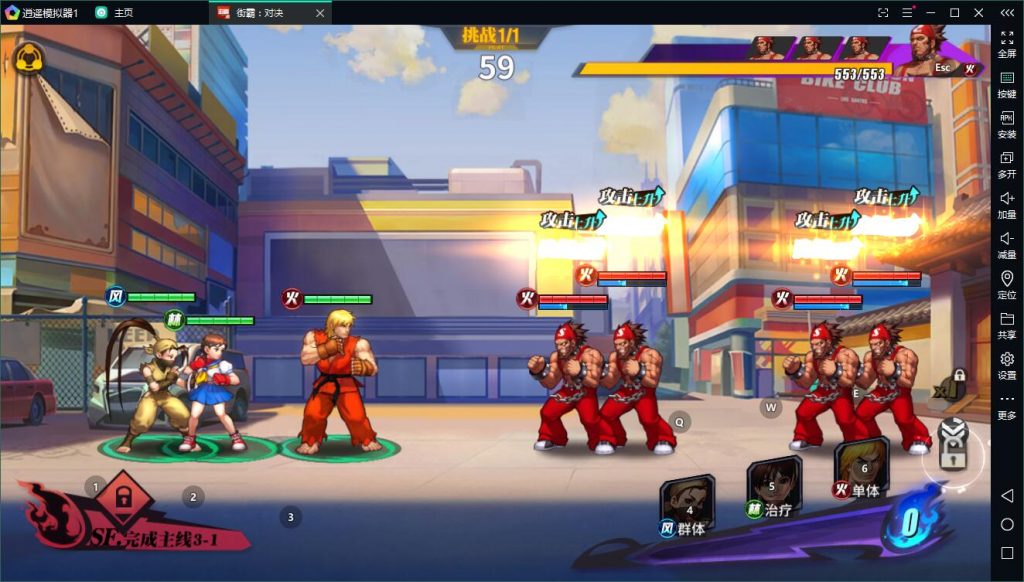Open the 多开 multi-instance tool
This screenshot has height=582, width=1024.
click(x=1007, y=164)
